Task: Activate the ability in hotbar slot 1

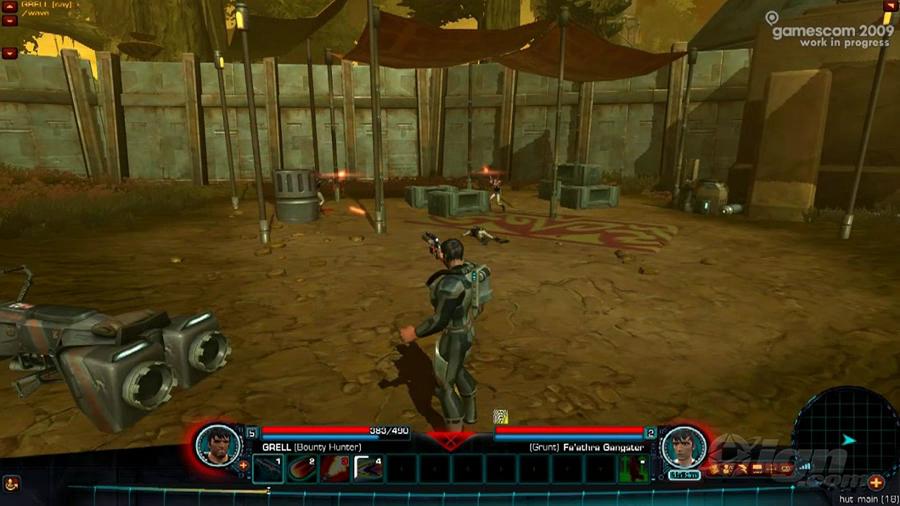Action: pyautogui.click(x=269, y=468)
